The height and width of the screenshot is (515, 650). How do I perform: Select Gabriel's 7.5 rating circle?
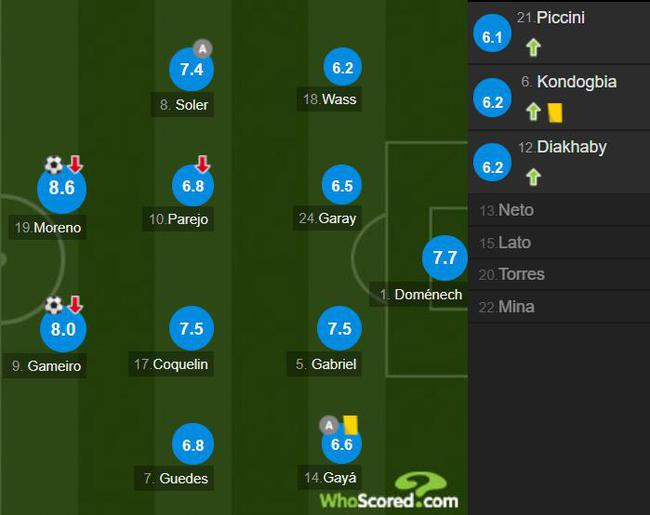tap(340, 329)
